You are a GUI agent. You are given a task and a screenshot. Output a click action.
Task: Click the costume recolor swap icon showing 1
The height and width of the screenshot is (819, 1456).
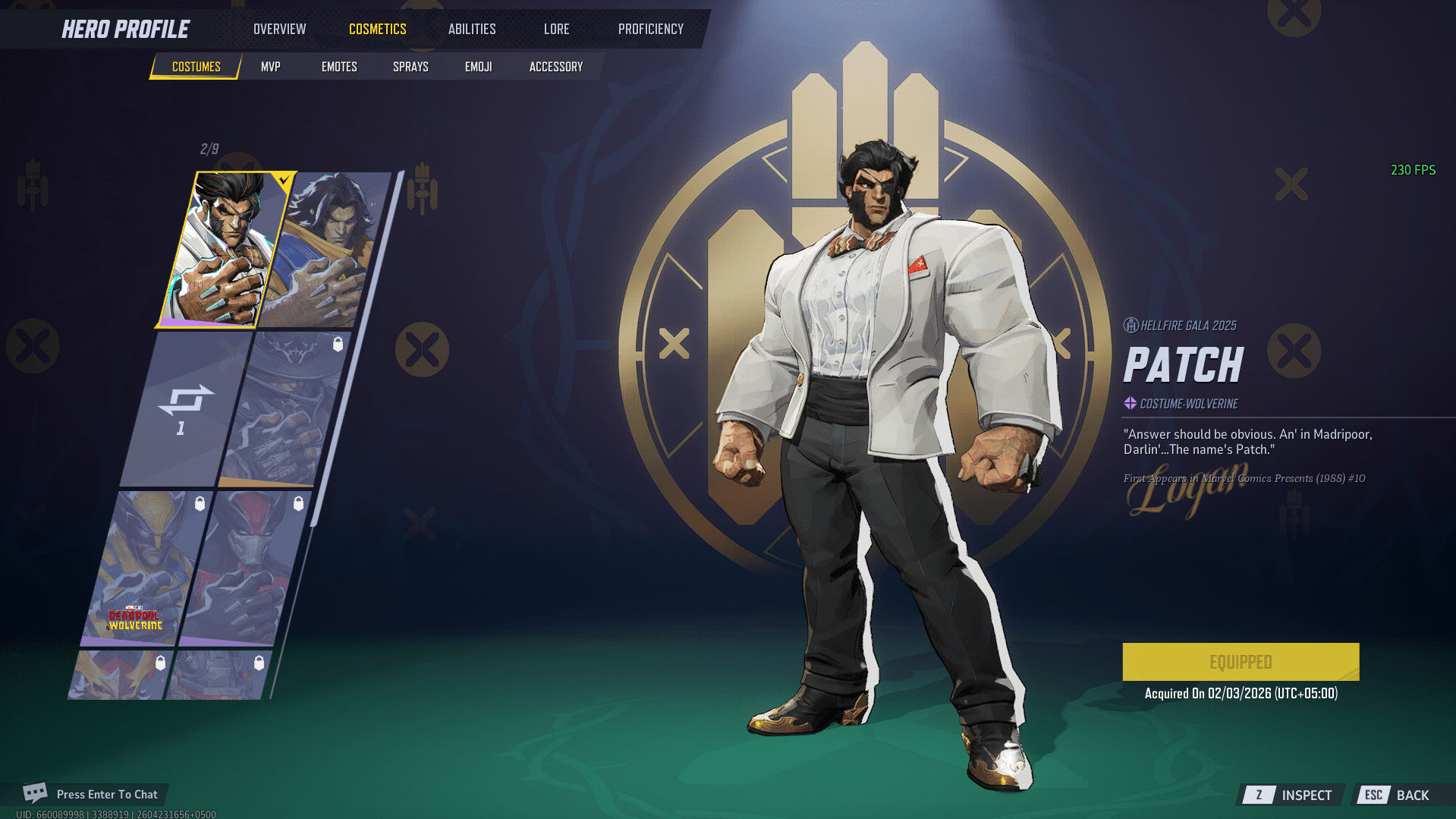tap(182, 408)
